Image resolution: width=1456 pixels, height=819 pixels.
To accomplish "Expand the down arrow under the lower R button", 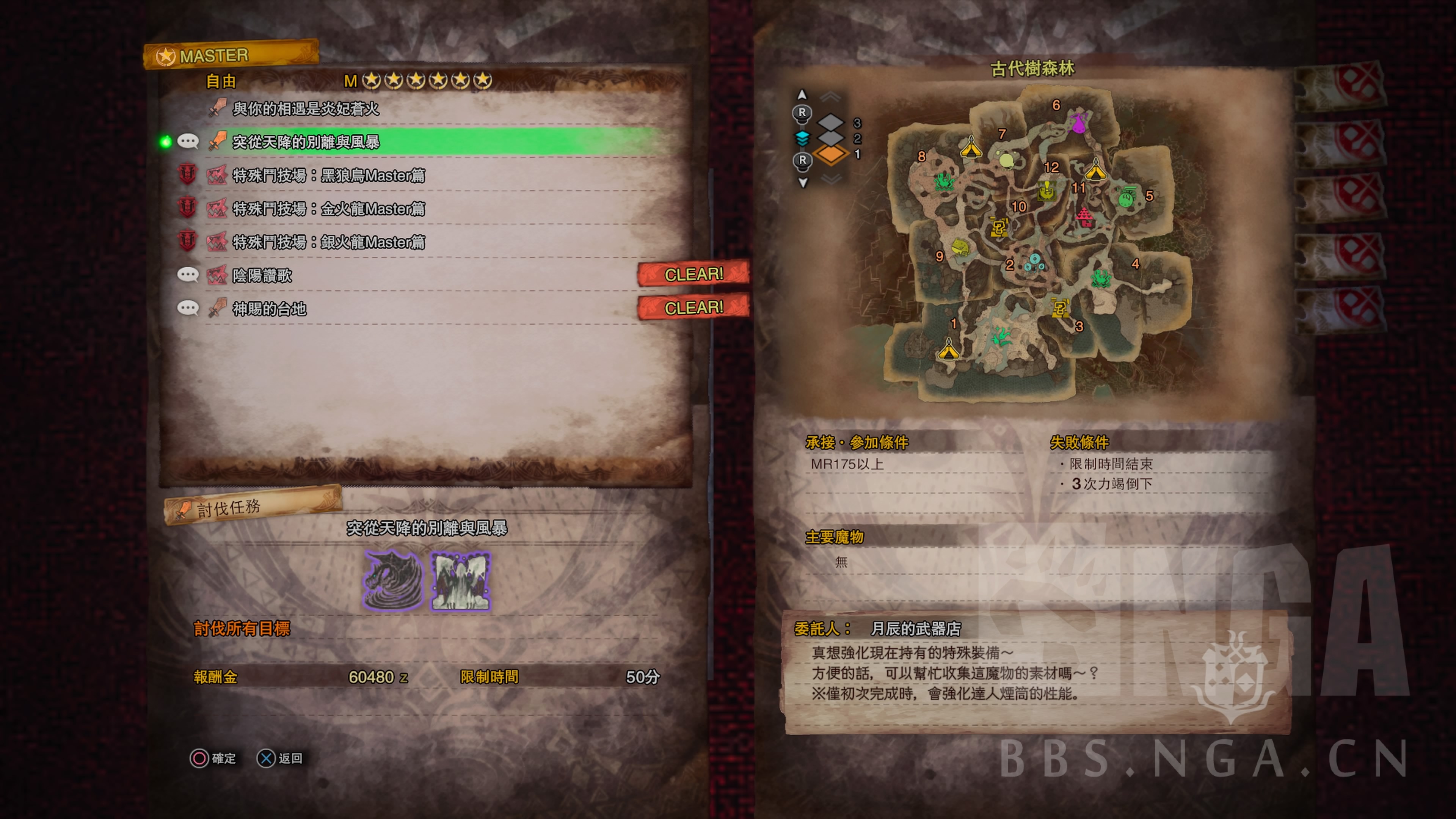I will [x=803, y=182].
